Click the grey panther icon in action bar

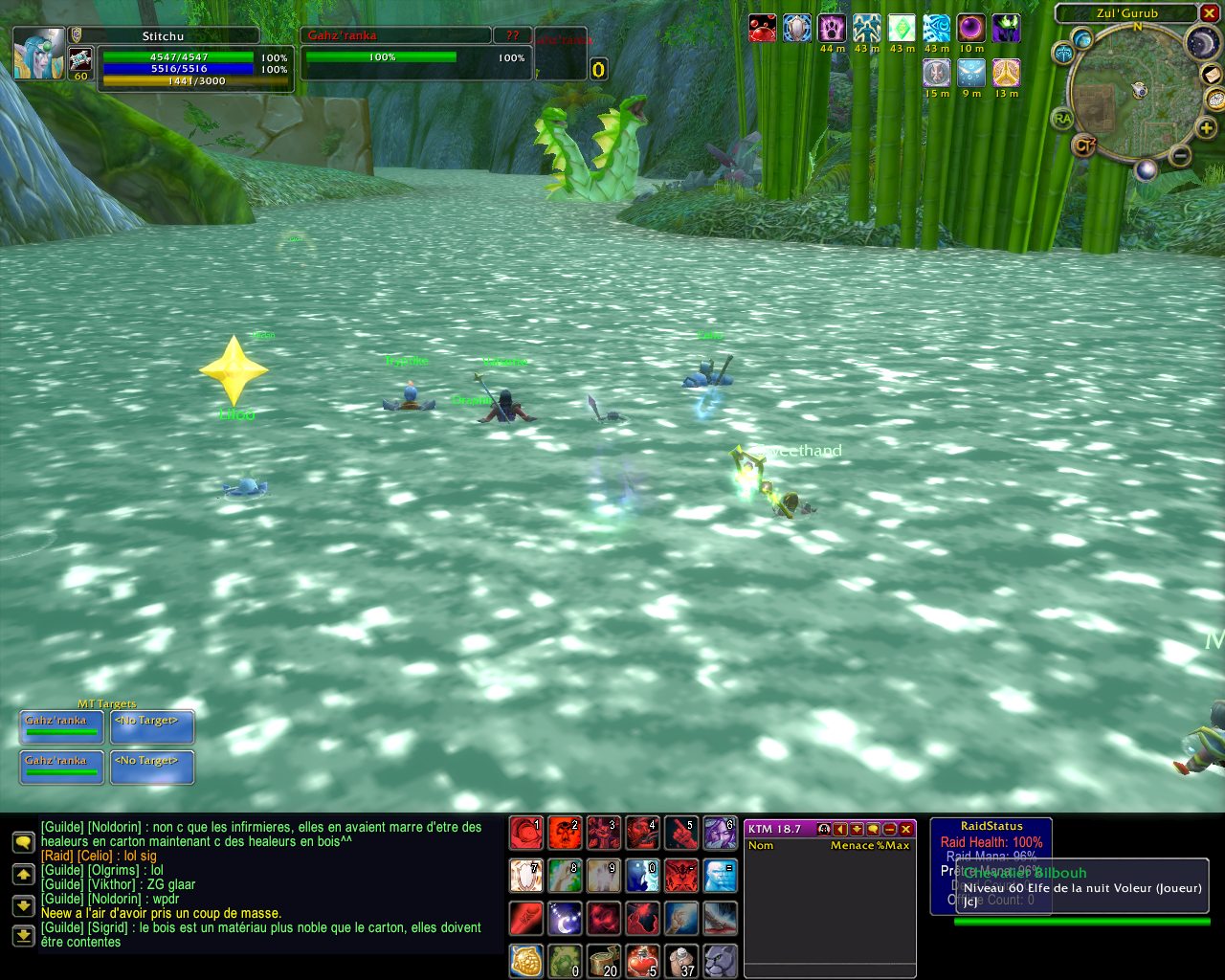pos(721,961)
